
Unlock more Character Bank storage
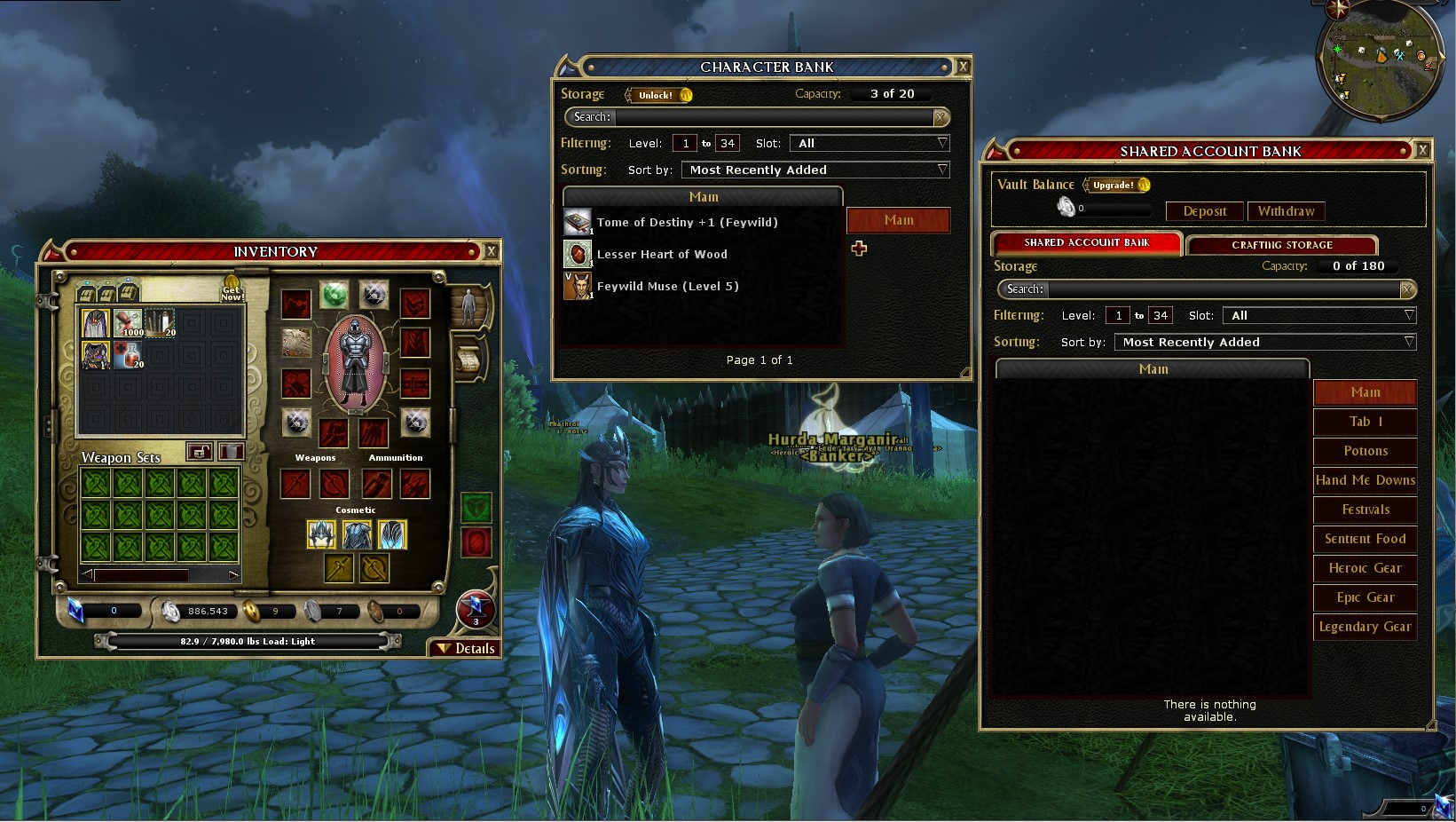tap(658, 95)
